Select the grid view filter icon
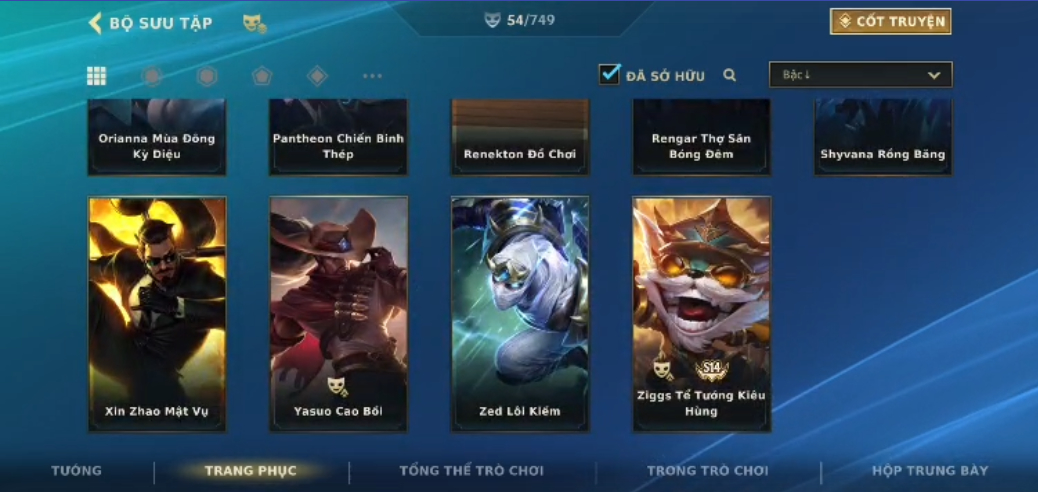1038x492 pixels. 97,76
